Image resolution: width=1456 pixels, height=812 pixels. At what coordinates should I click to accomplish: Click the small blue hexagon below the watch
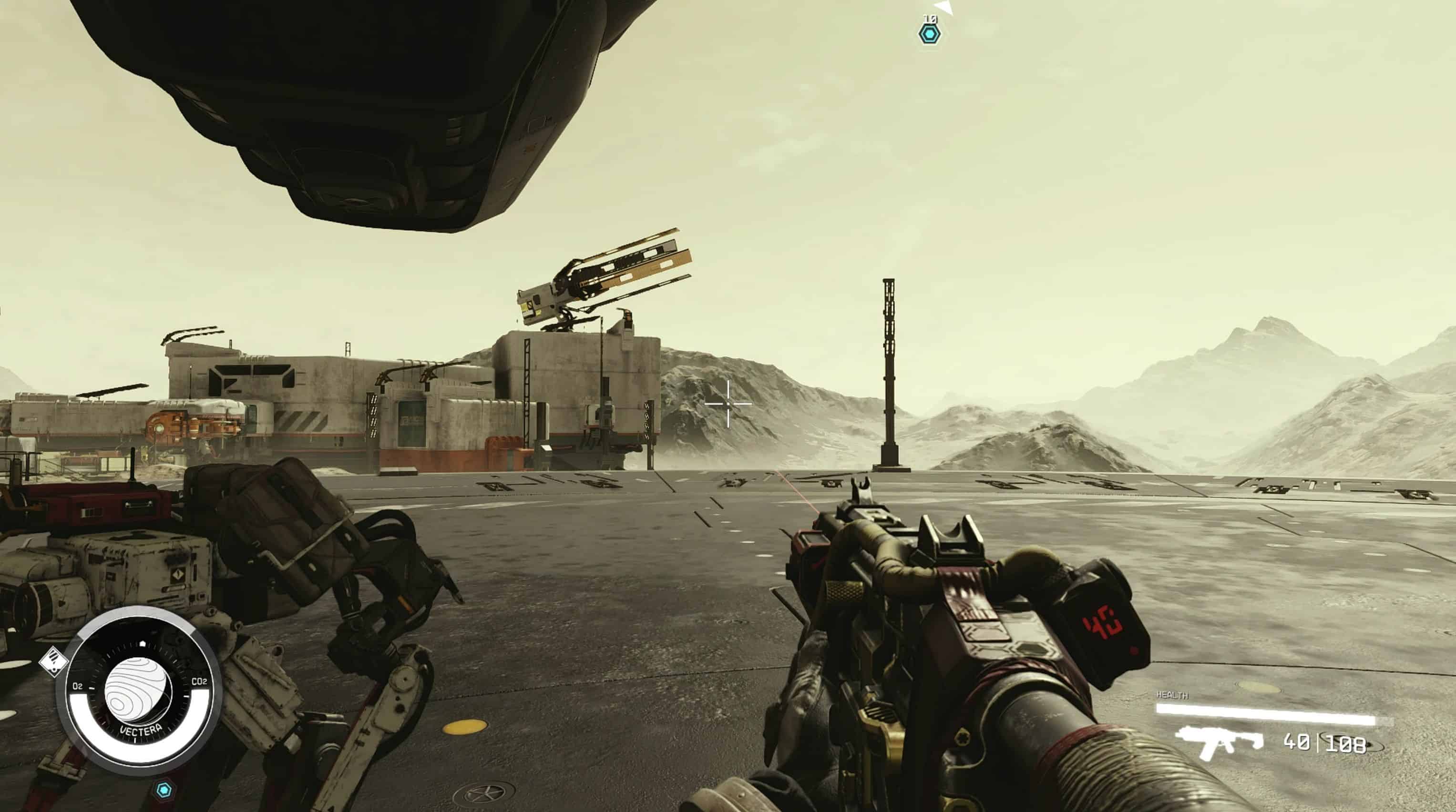pyautogui.click(x=164, y=790)
